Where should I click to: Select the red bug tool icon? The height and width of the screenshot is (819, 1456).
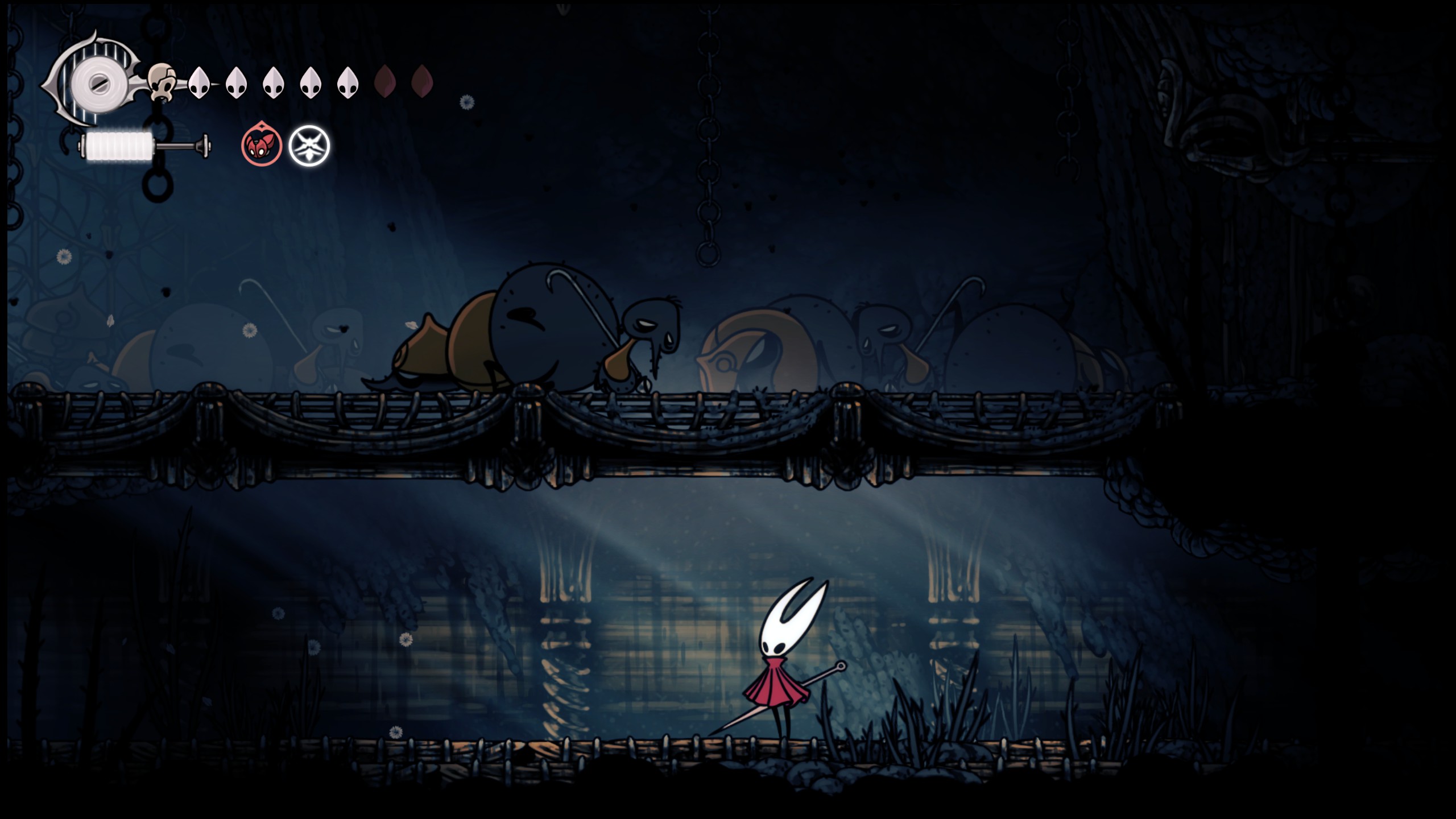point(262,146)
